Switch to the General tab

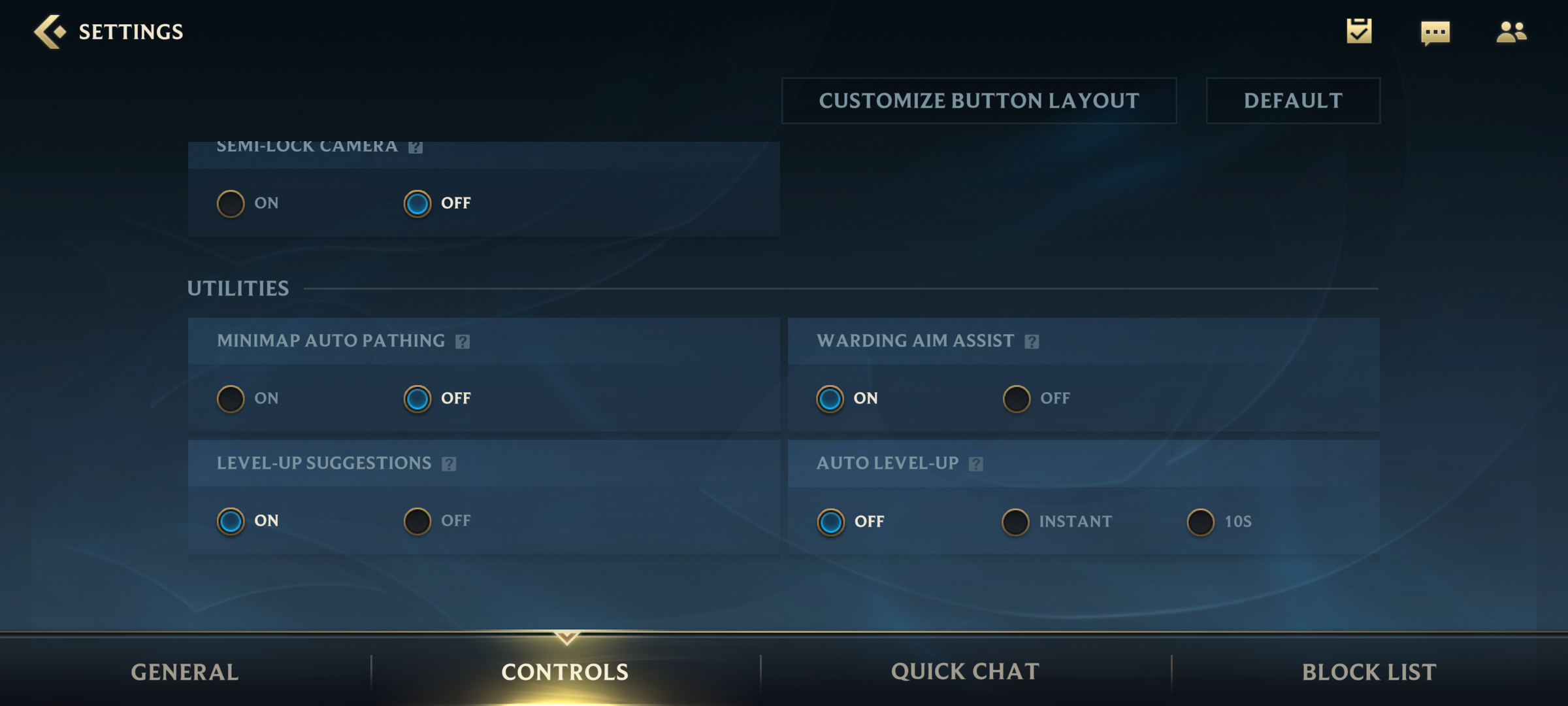[x=185, y=671]
